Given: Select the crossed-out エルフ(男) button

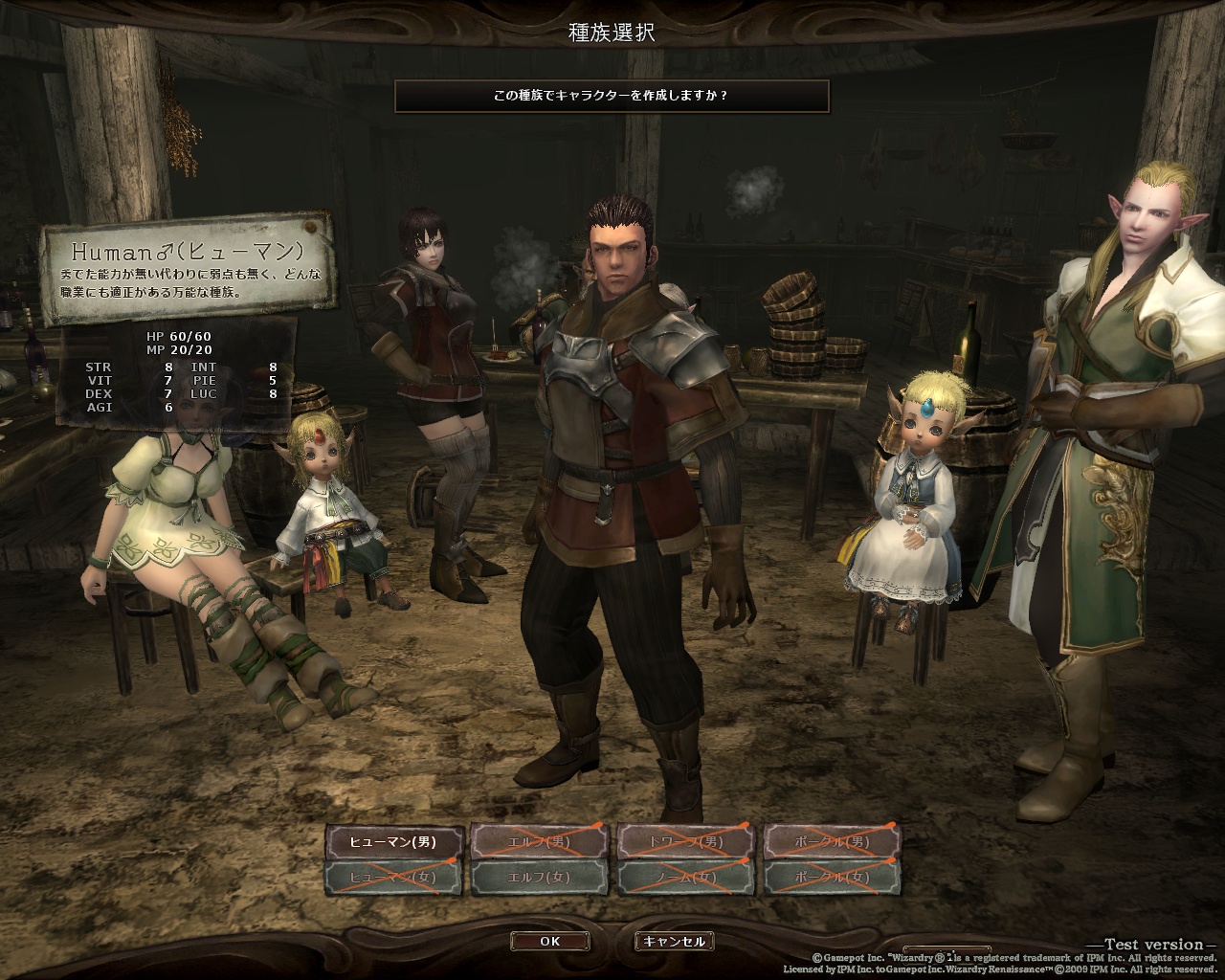Looking at the screenshot, I should click(541, 842).
